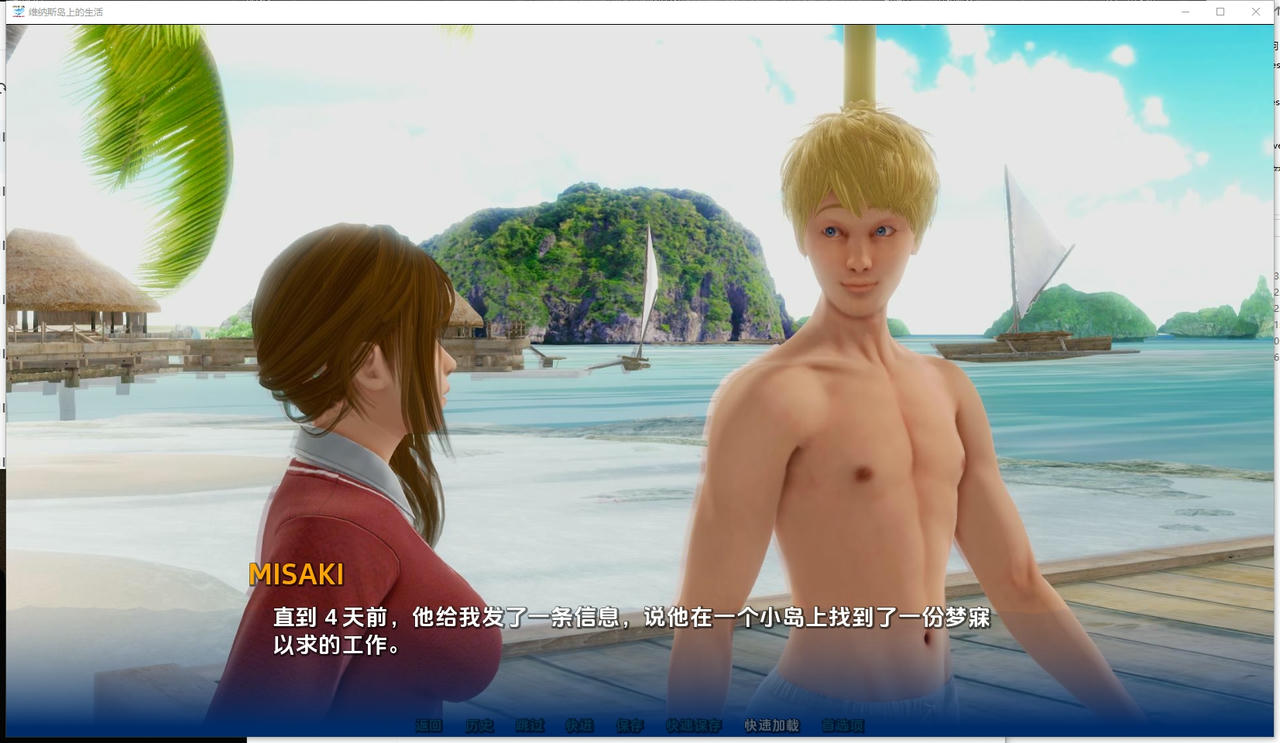Viewport: 1280px width, 743px height.
Task: Click 返回 to go back a step
Action: [429, 726]
